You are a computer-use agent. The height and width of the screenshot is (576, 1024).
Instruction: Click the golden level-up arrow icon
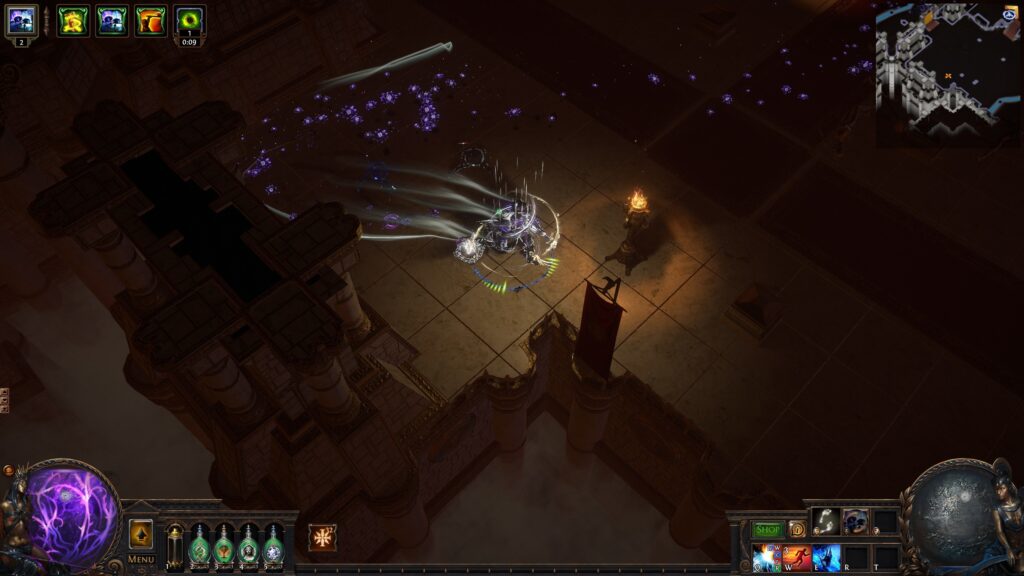tap(141, 533)
